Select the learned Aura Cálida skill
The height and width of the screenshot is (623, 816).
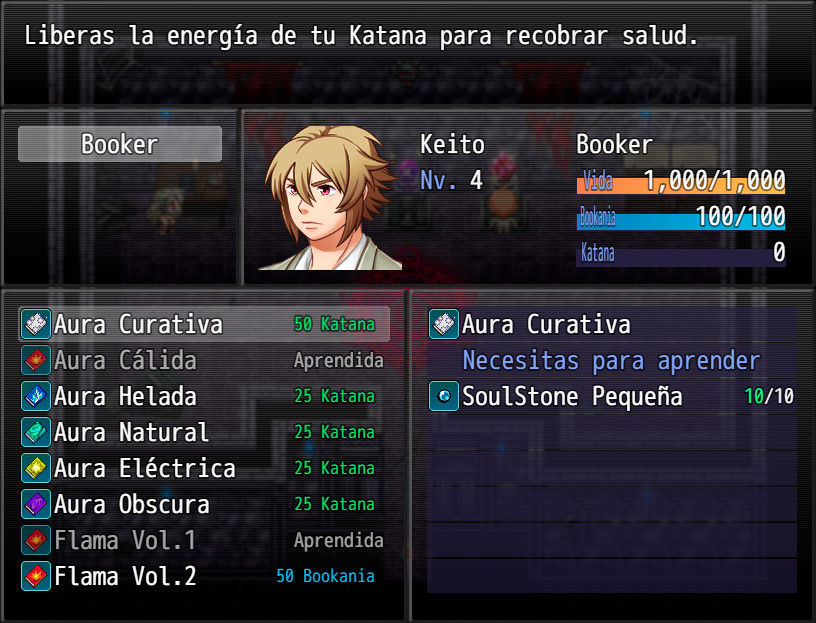point(203,360)
